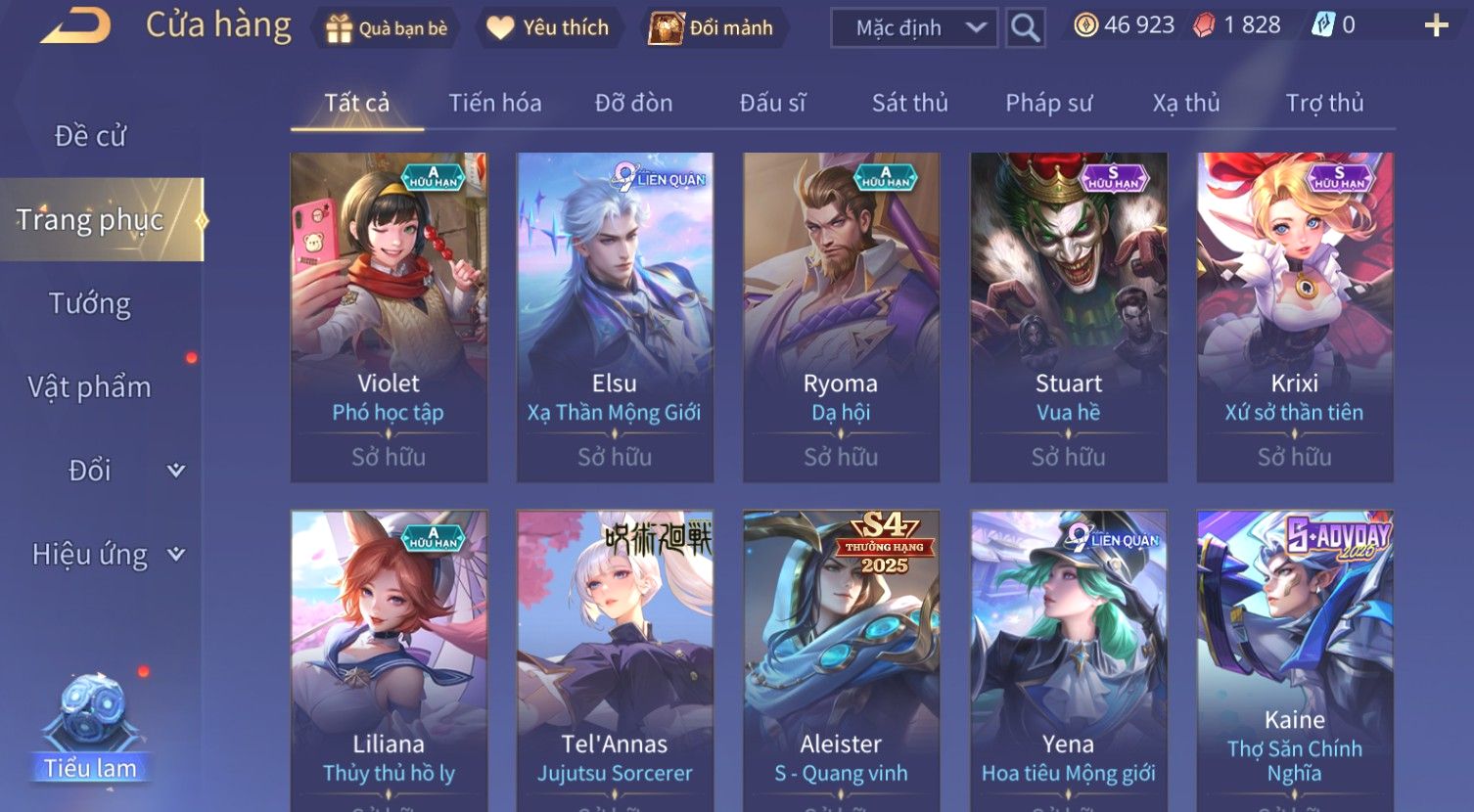Image resolution: width=1474 pixels, height=812 pixels.
Task: Open the Đề cử menu section
Action: pos(90,136)
